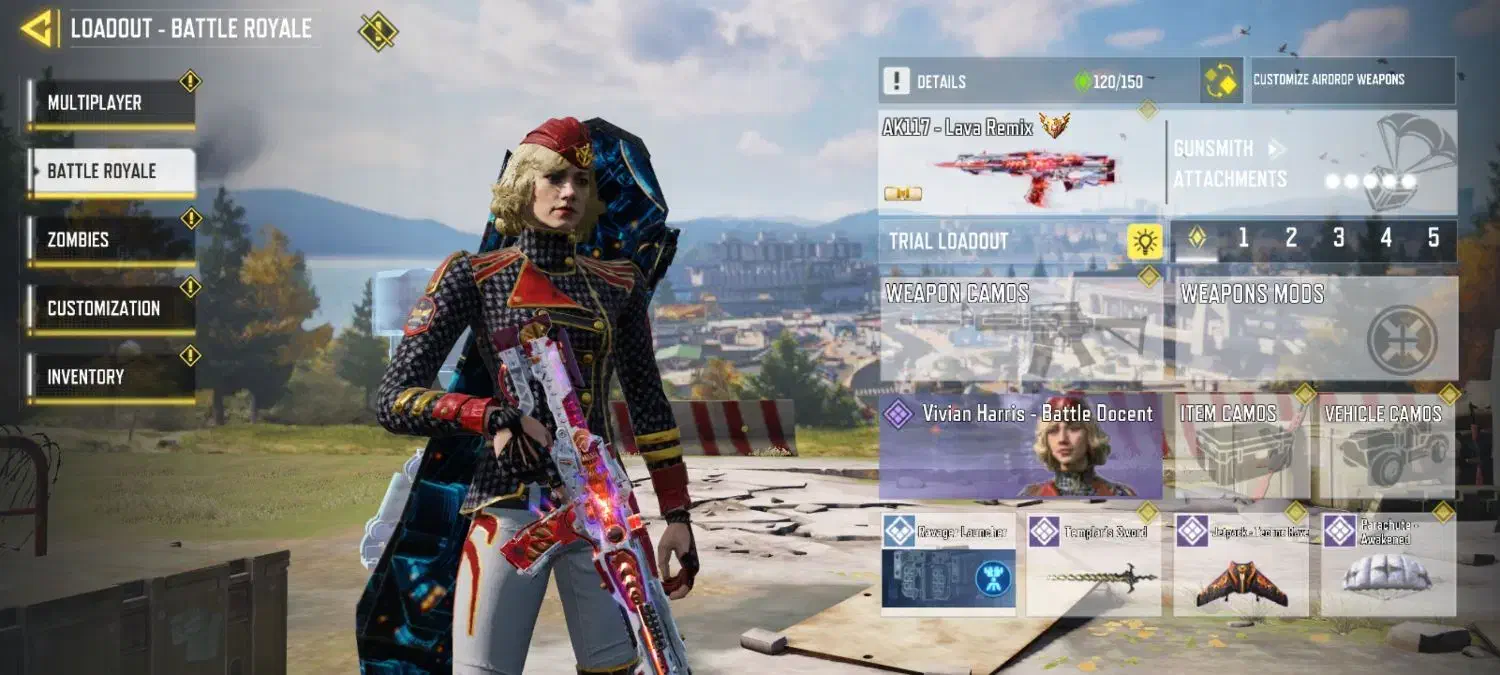The width and height of the screenshot is (1500, 675).
Task: Go back using the yellow arrow
Action: pyautogui.click(x=38, y=28)
